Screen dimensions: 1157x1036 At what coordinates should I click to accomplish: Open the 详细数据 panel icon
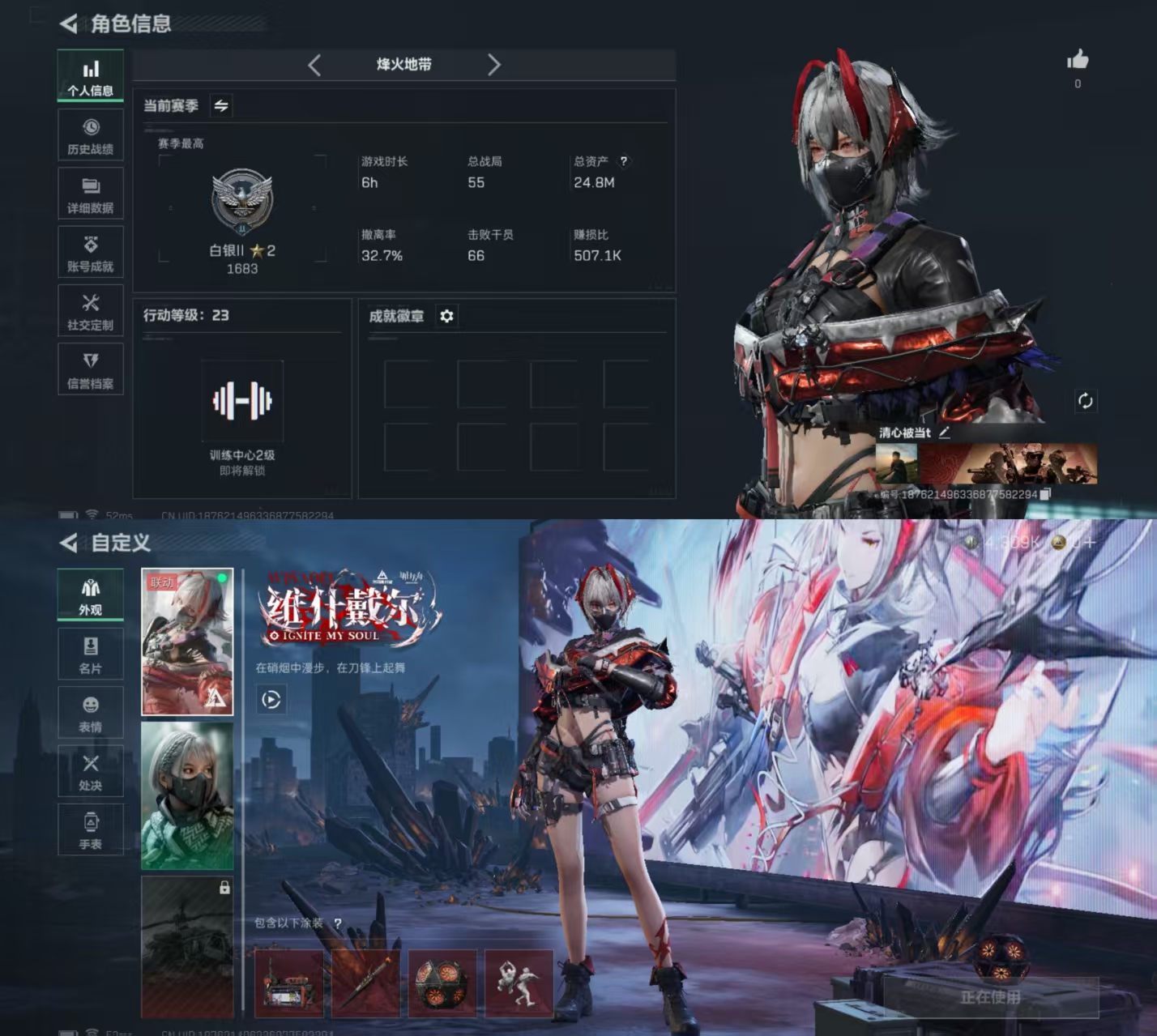tap(90, 193)
